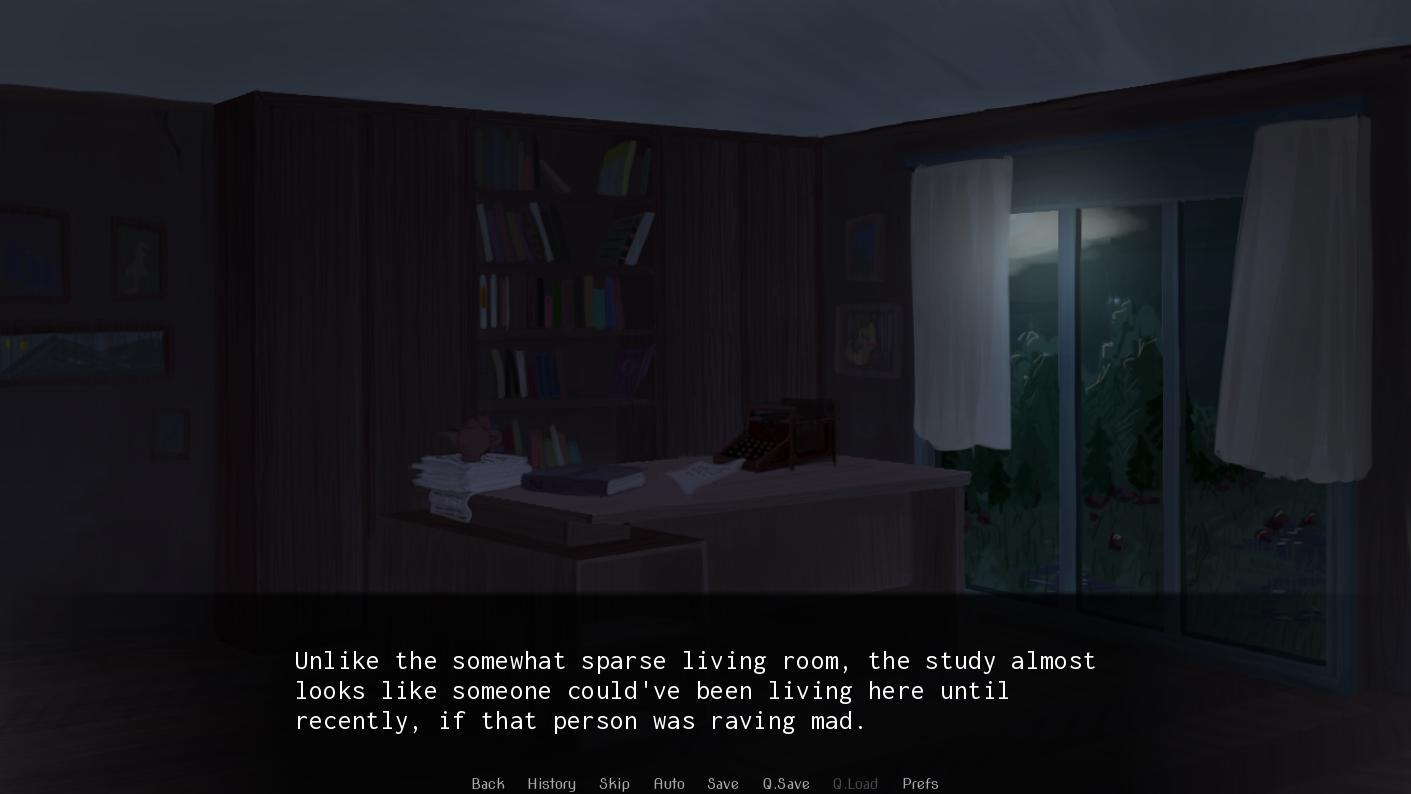Click the dialogue text to advance
Viewport: 1411px width, 794px height.
(694, 690)
